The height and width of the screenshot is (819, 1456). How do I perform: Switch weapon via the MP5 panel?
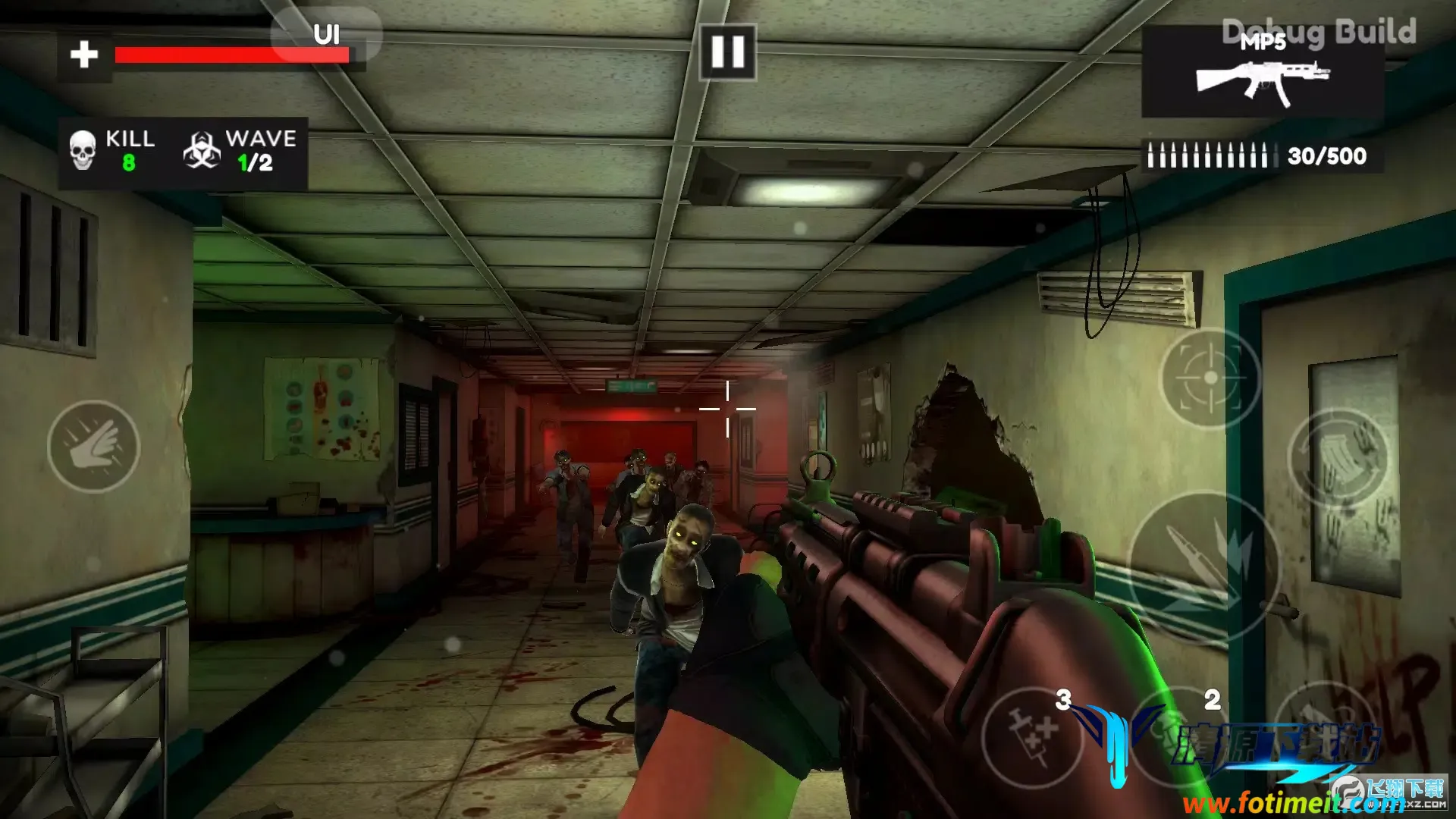(1262, 73)
